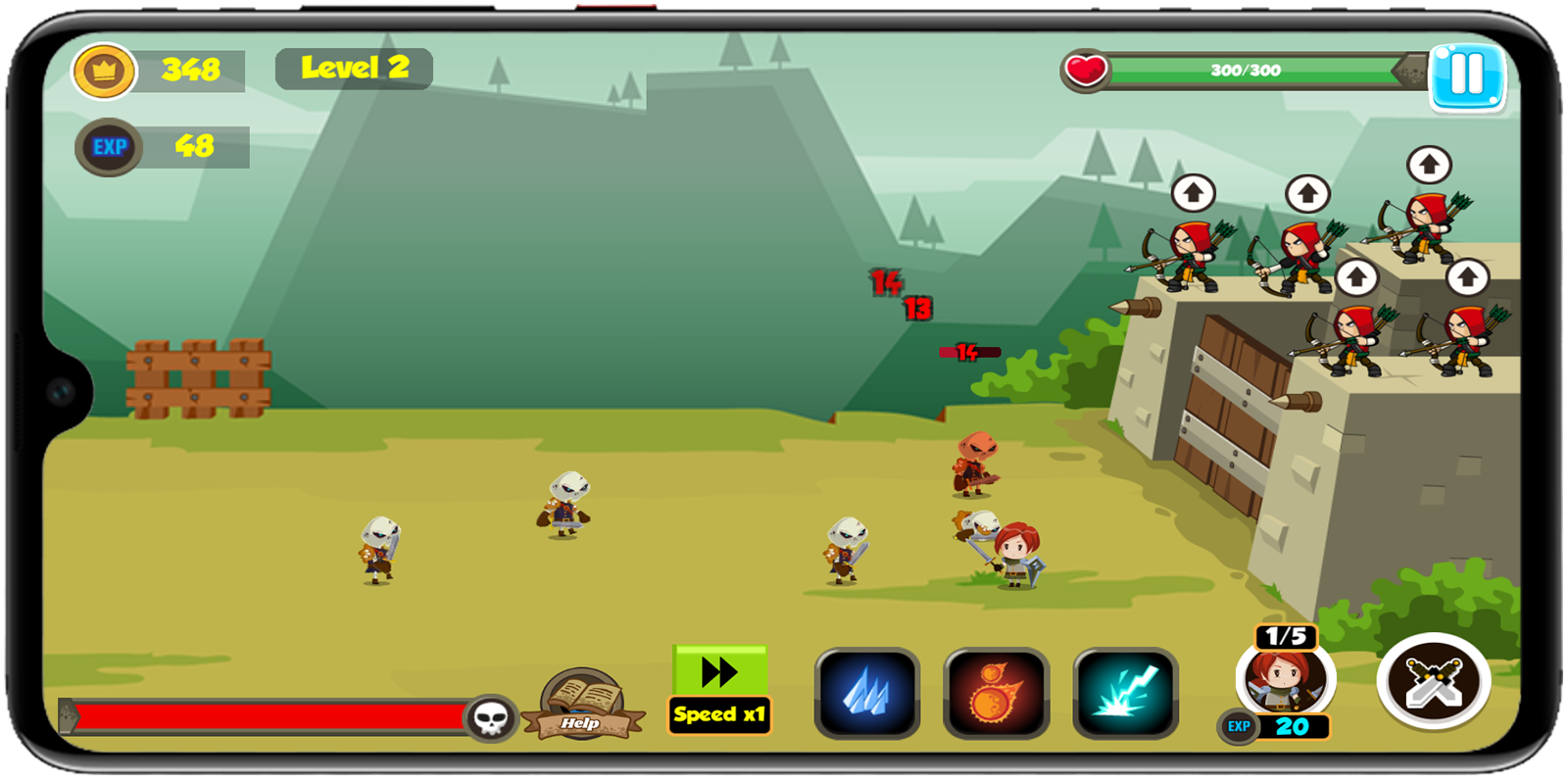Activate the ice shards spell
The width and height of the screenshot is (1568, 784).
tap(866, 690)
